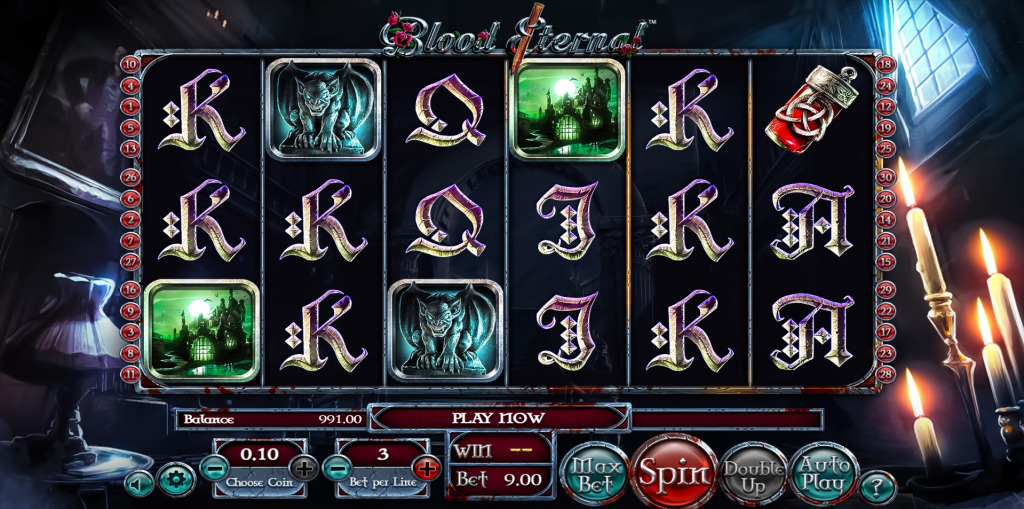Toggle sound with the speaker icon

click(x=140, y=483)
